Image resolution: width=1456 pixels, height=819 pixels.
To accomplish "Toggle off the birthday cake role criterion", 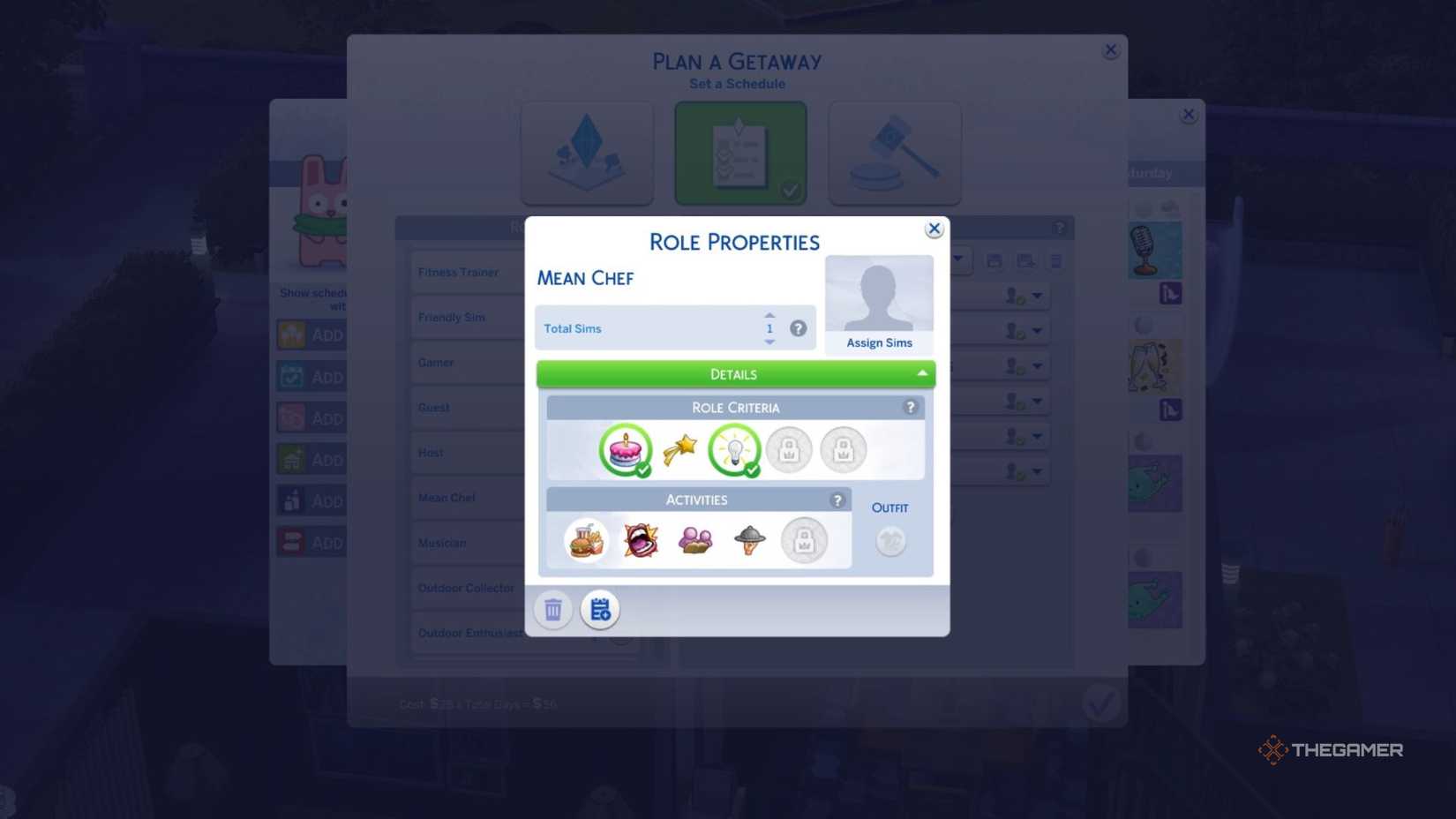I will (x=626, y=449).
